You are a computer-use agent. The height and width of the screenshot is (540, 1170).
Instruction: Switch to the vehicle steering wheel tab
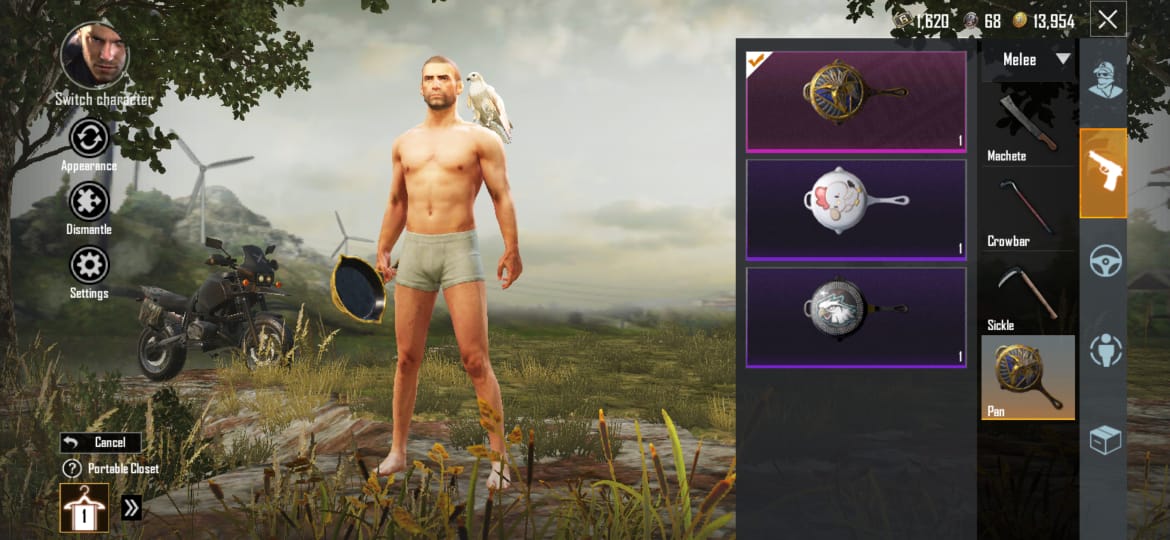point(1104,262)
